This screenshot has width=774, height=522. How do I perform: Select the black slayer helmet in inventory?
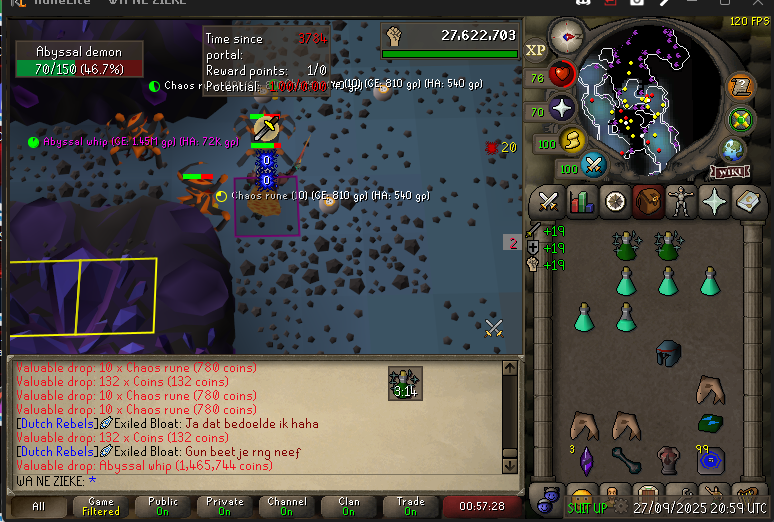click(668, 352)
